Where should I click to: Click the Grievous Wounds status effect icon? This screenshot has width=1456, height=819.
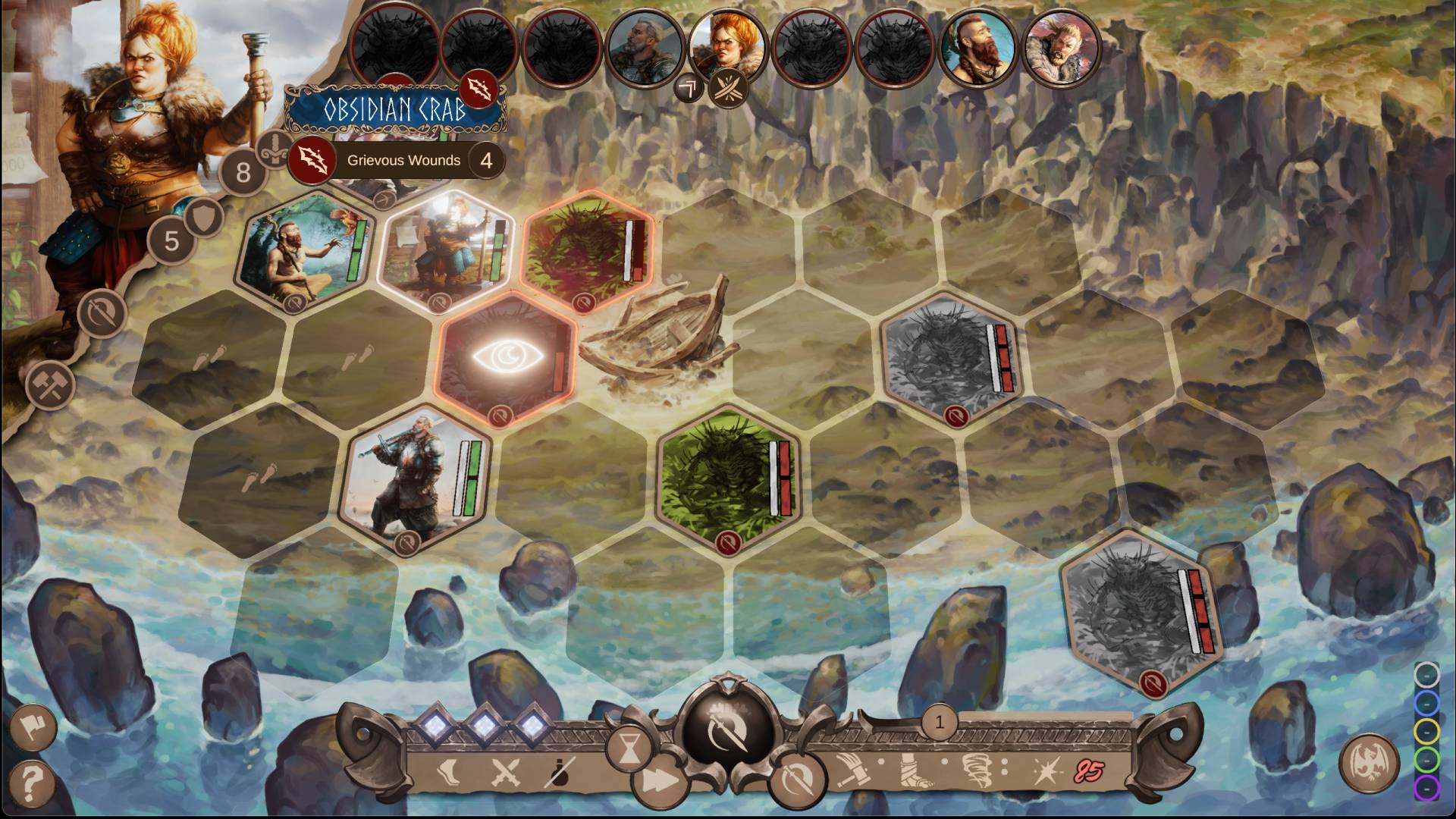pos(312,161)
